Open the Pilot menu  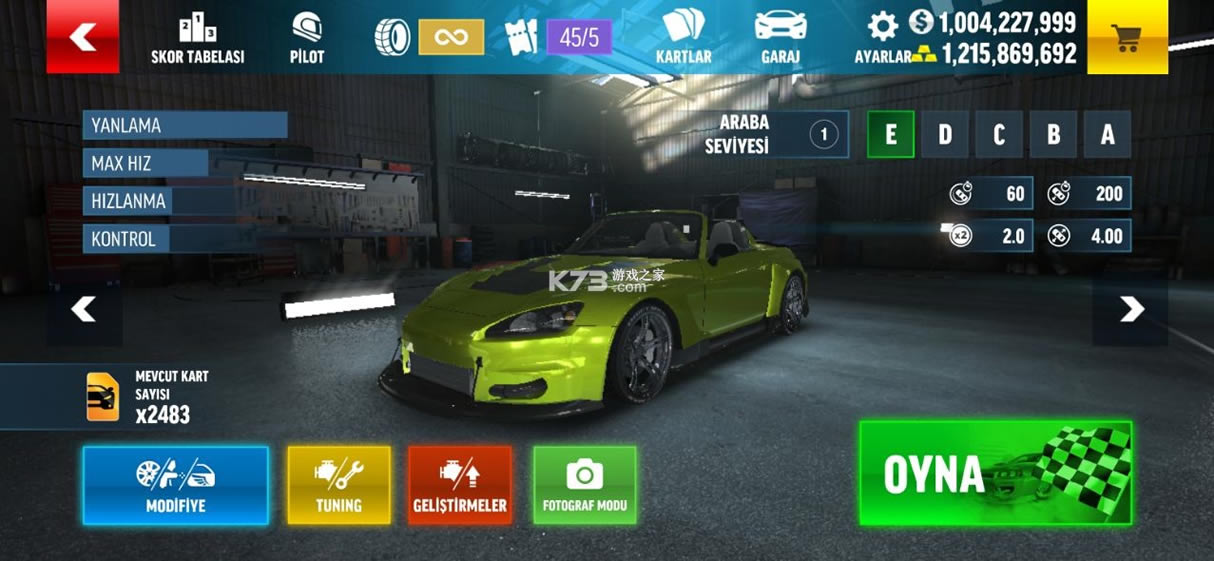click(x=307, y=40)
